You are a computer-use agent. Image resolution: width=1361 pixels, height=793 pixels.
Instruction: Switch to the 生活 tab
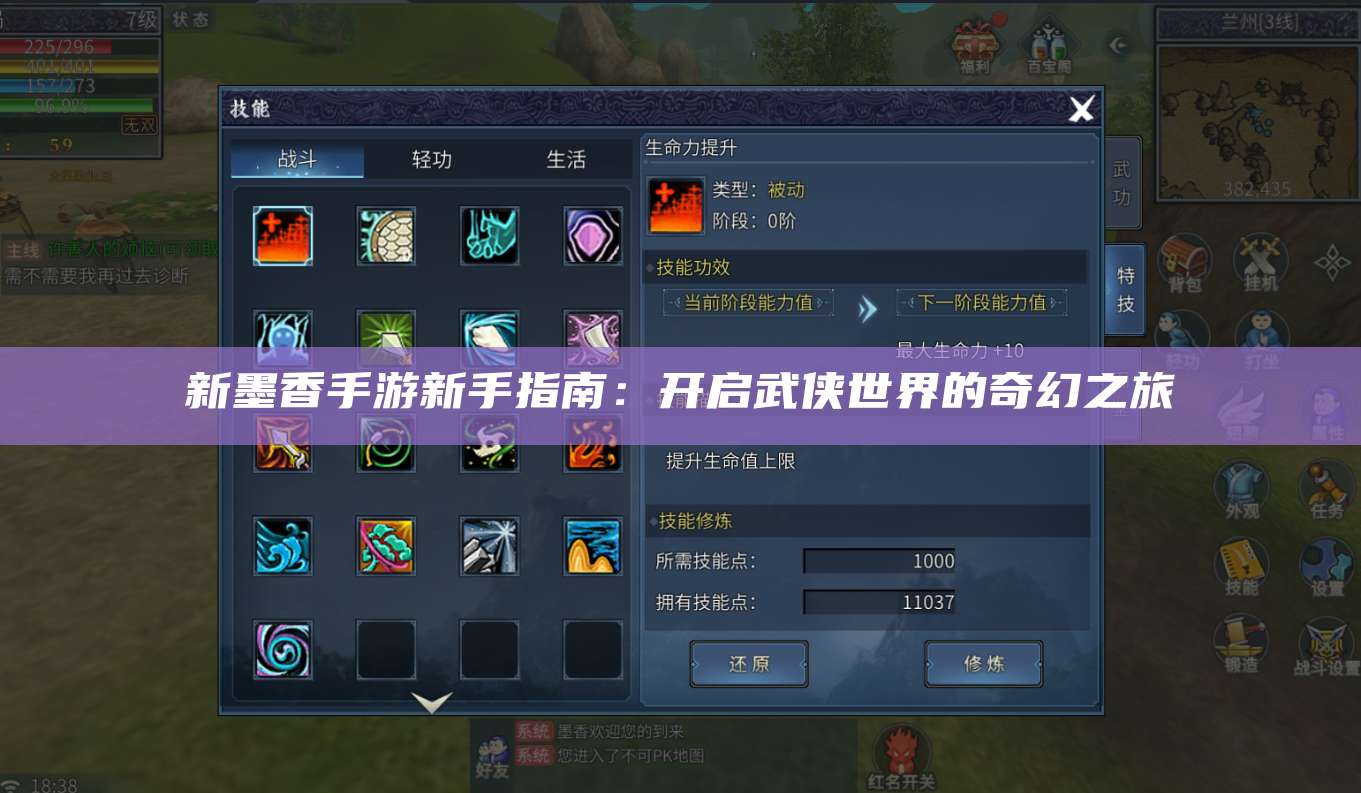567,159
